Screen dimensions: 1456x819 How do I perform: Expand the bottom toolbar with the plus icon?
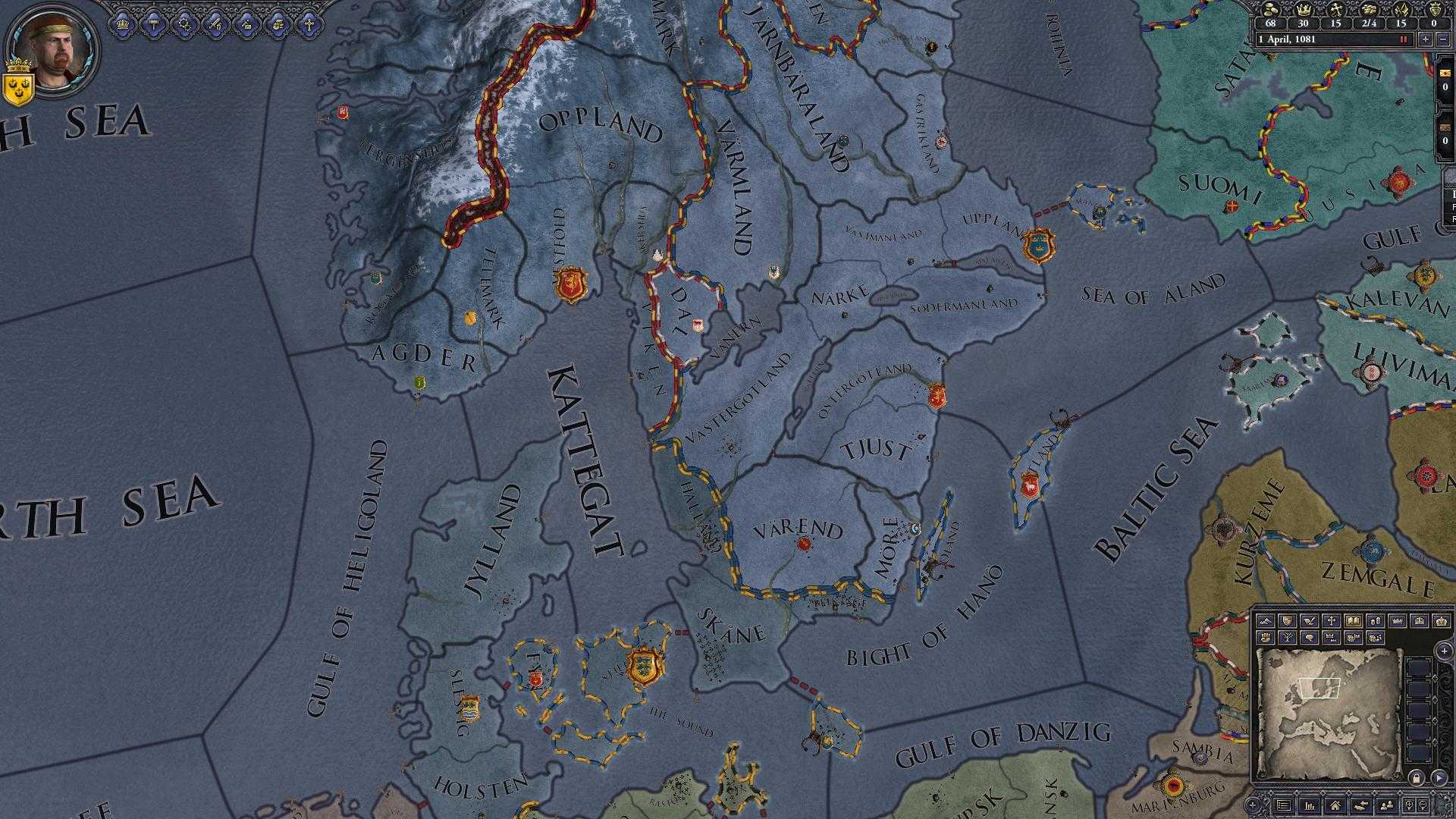click(x=1253, y=805)
